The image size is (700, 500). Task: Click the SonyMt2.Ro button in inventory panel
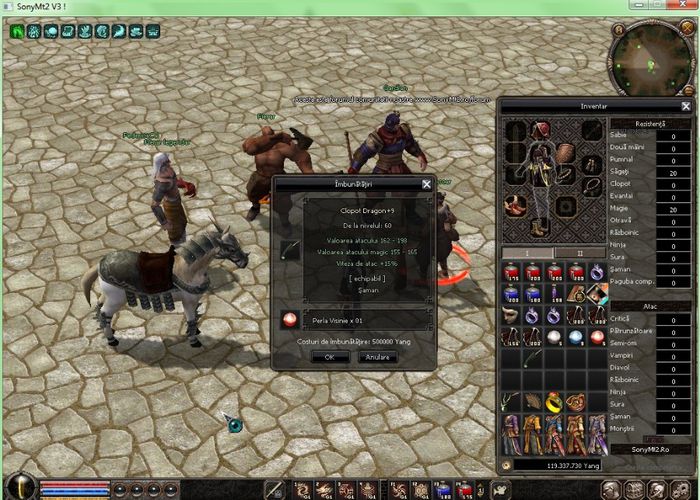tap(655, 451)
